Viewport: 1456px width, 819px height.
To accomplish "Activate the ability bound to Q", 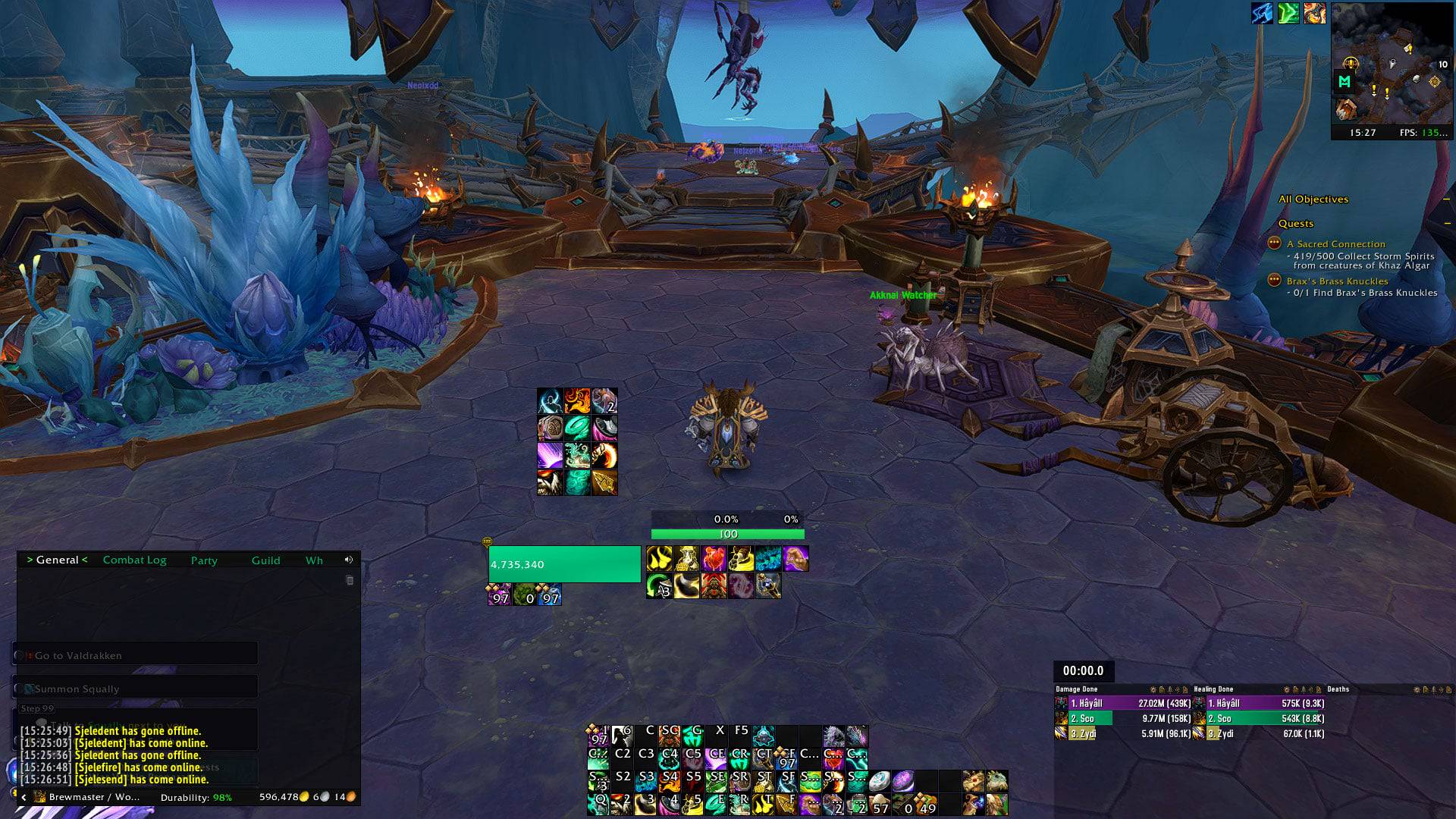I will [598, 803].
